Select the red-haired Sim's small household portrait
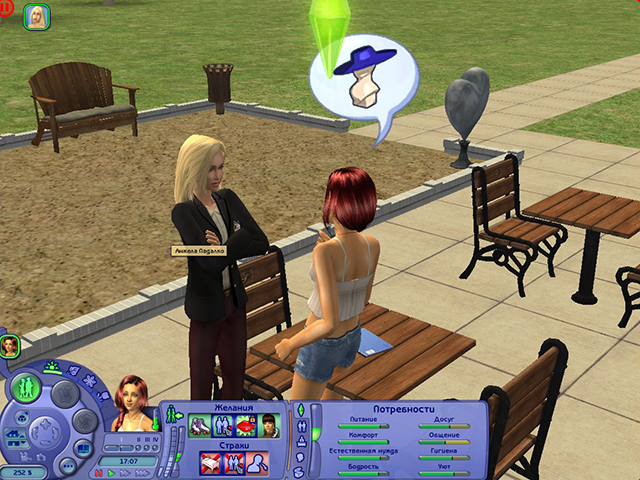The height and width of the screenshot is (480, 640). (x=11, y=346)
